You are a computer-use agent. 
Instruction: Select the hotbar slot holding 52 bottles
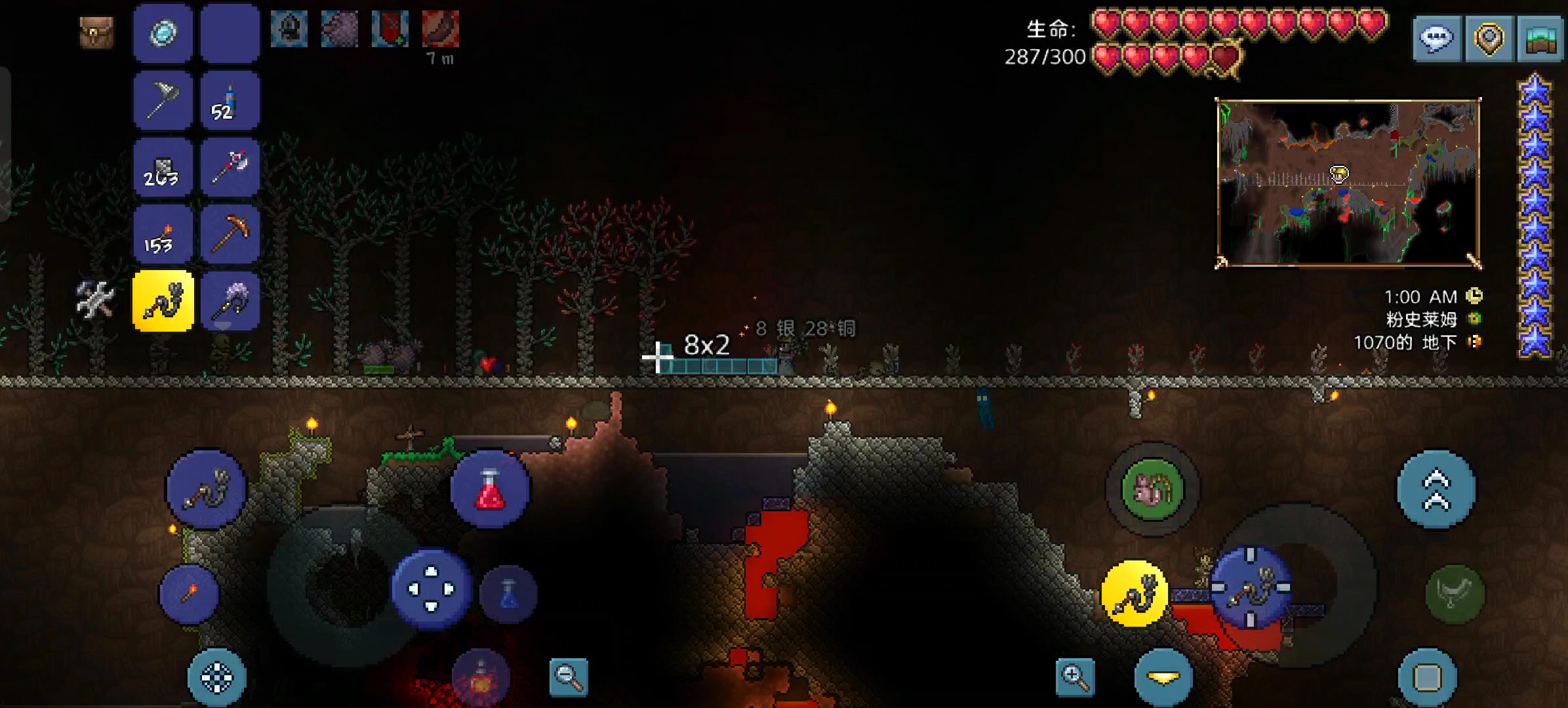click(230, 101)
